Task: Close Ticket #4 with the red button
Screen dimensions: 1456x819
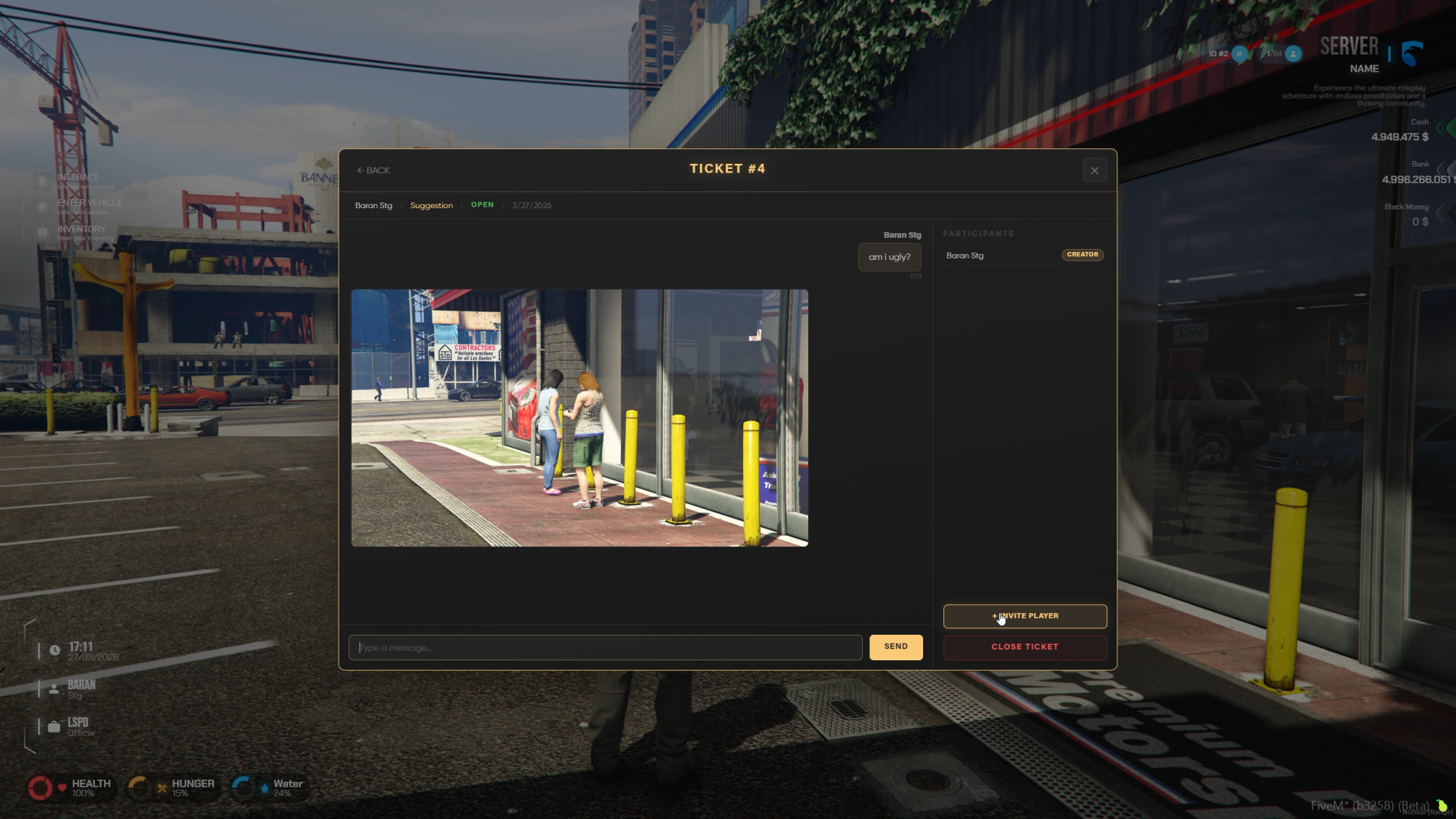Action: [x=1024, y=646]
